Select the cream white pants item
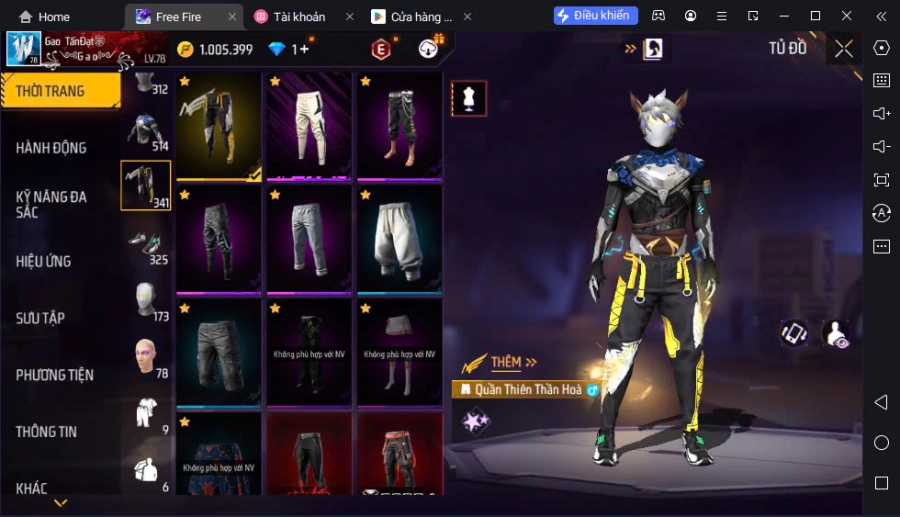The image size is (900, 517). pyautogui.click(x=309, y=126)
